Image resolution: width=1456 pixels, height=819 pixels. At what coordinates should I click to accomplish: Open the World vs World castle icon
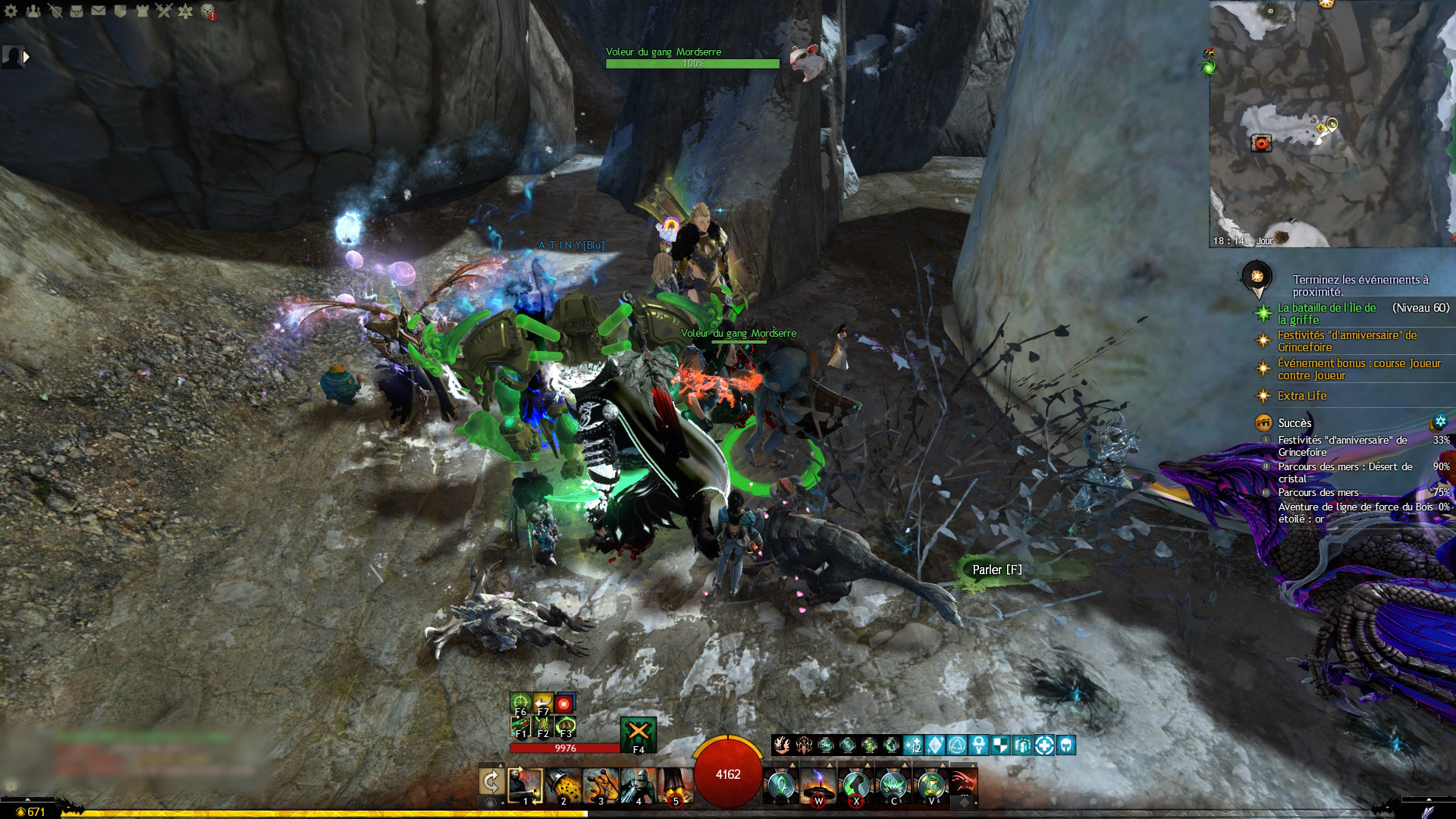pyautogui.click(x=142, y=11)
